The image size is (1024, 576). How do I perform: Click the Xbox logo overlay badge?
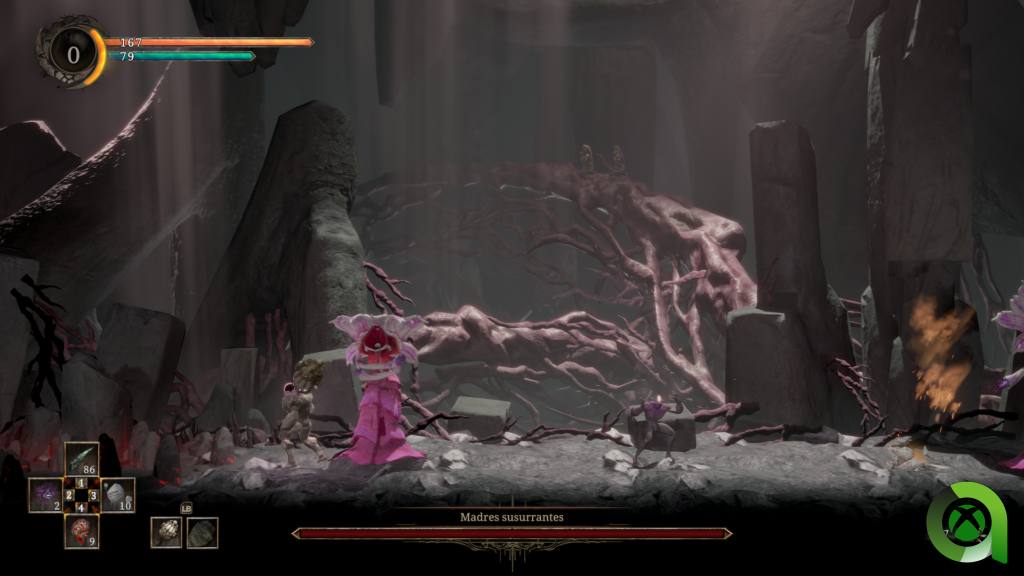click(x=966, y=521)
